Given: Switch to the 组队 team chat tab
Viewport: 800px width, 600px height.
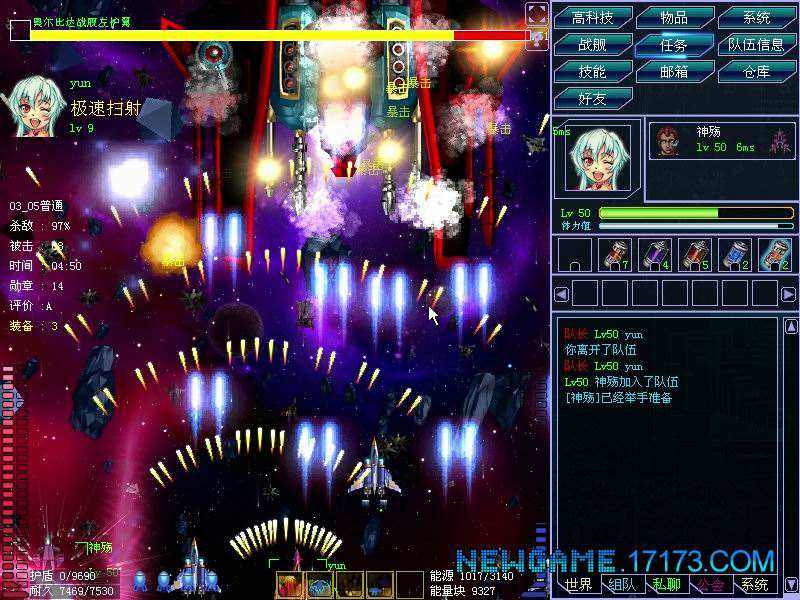Looking at the screenshot, I should coord(622,585).
